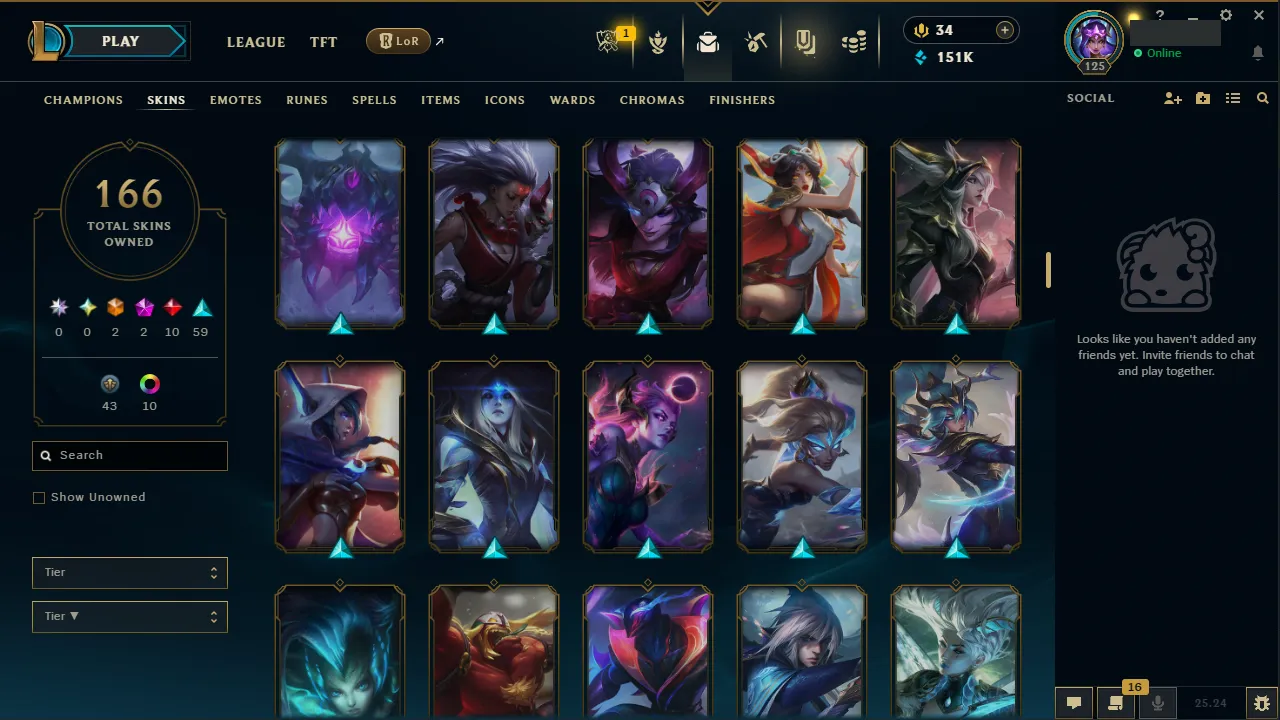Click the rainbow chroma color wheel
This screenshot has width=1280, height=720.
pos(149,383)
